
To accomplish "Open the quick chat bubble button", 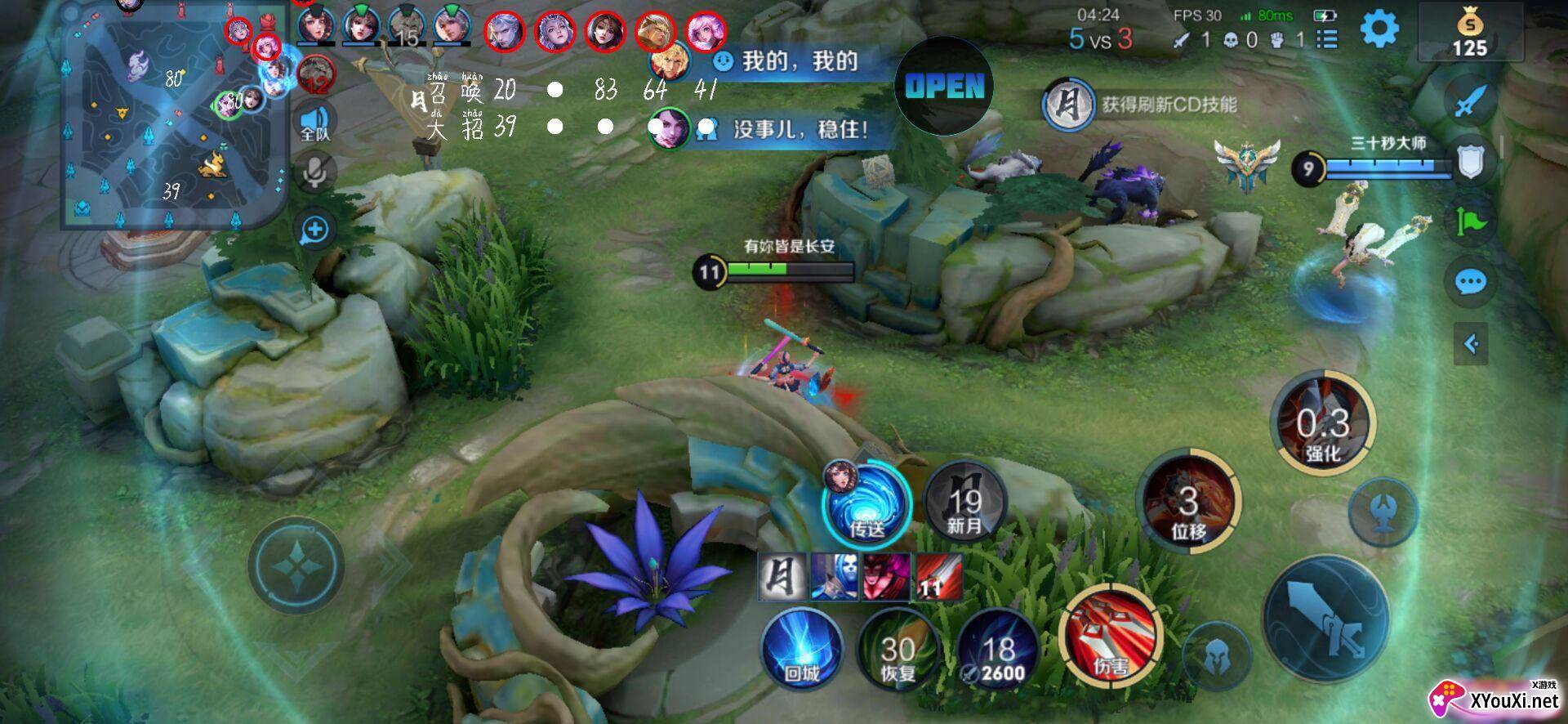I will pyautogui.click(x=1470, y=283).
